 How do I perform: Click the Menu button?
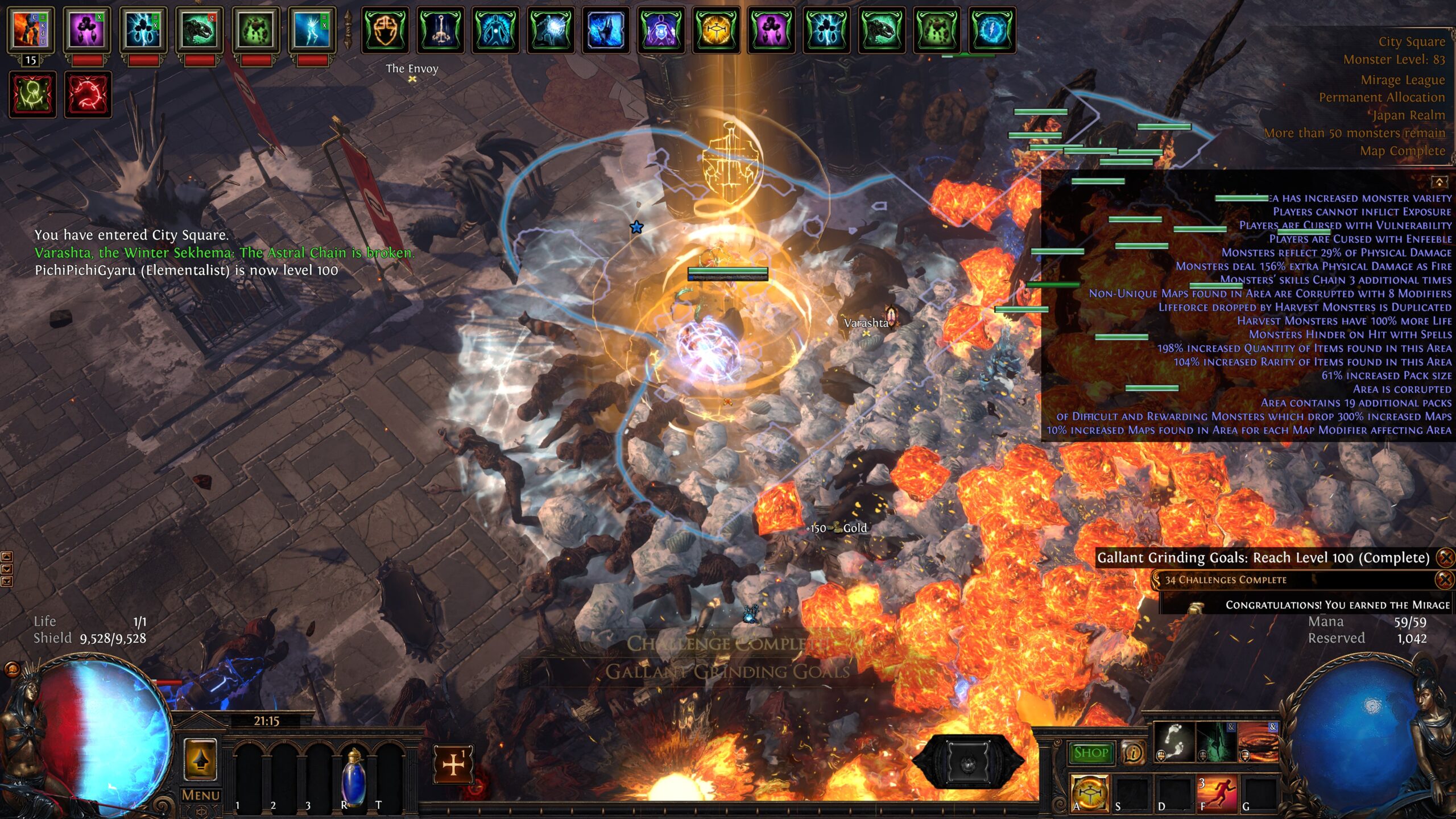pyautogui.click(x=201, y=795)
